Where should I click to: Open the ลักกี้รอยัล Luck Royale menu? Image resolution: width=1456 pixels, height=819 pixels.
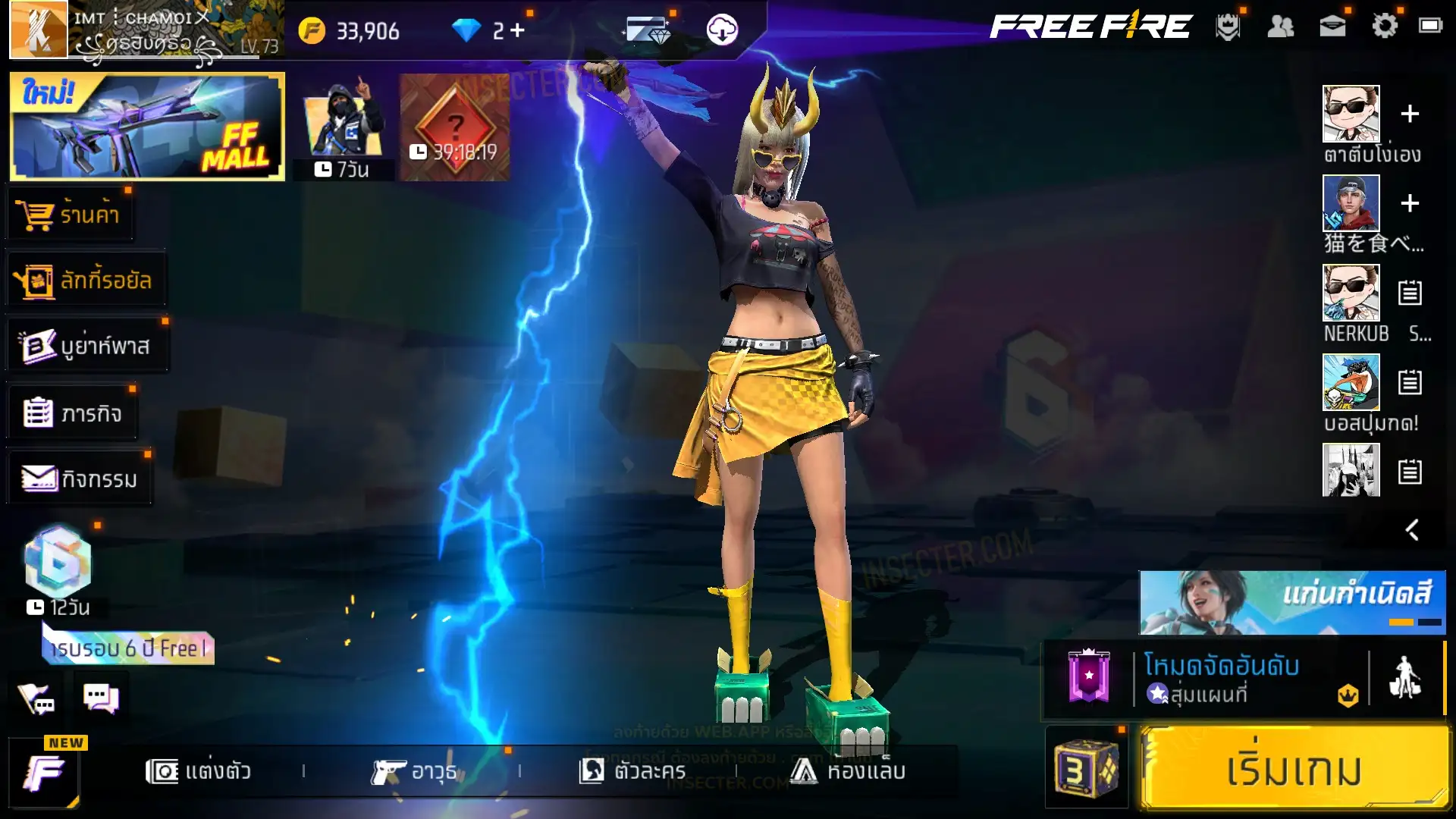(x=85, y=281)
